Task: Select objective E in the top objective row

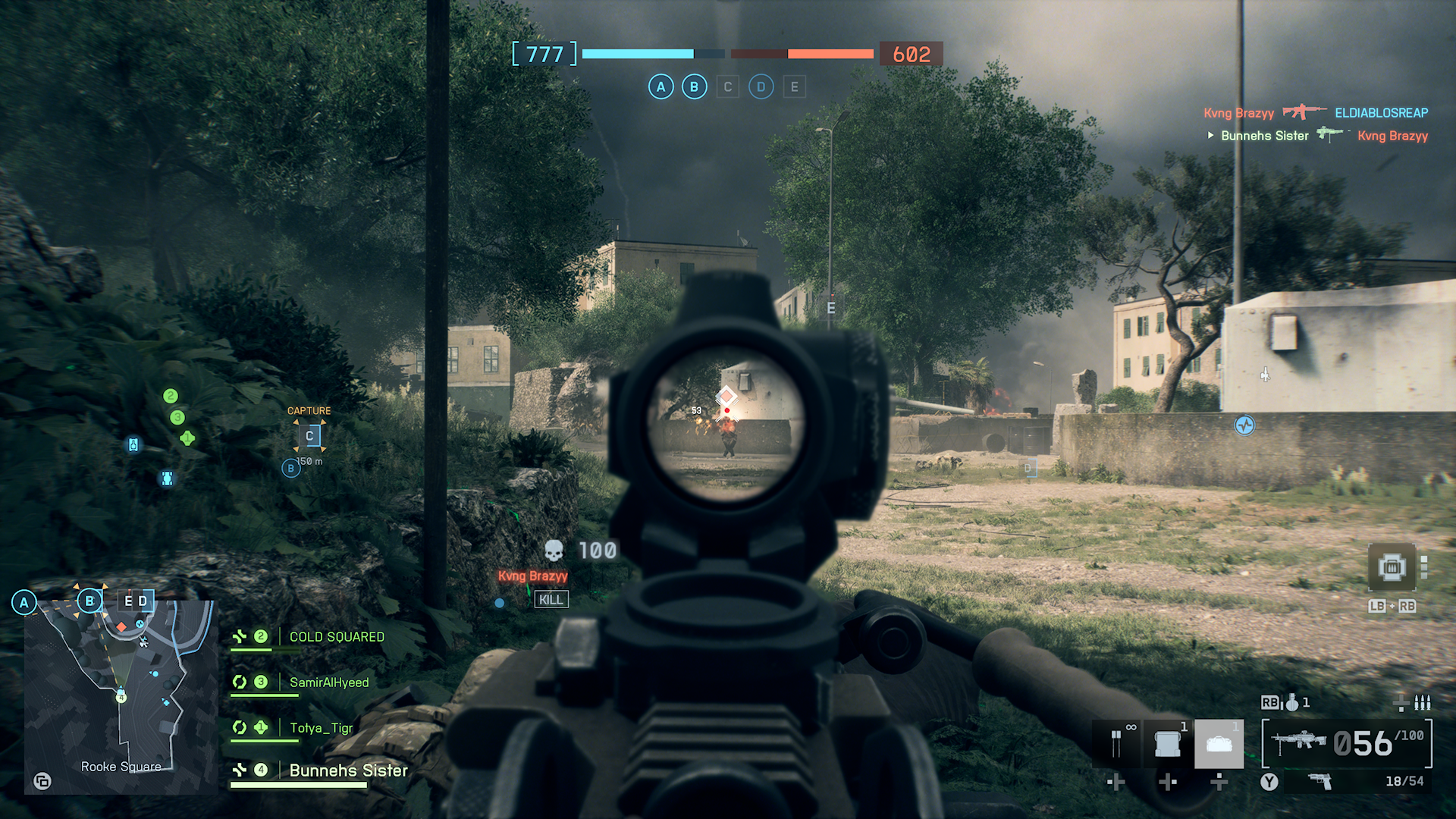Action: coord(794,87)
